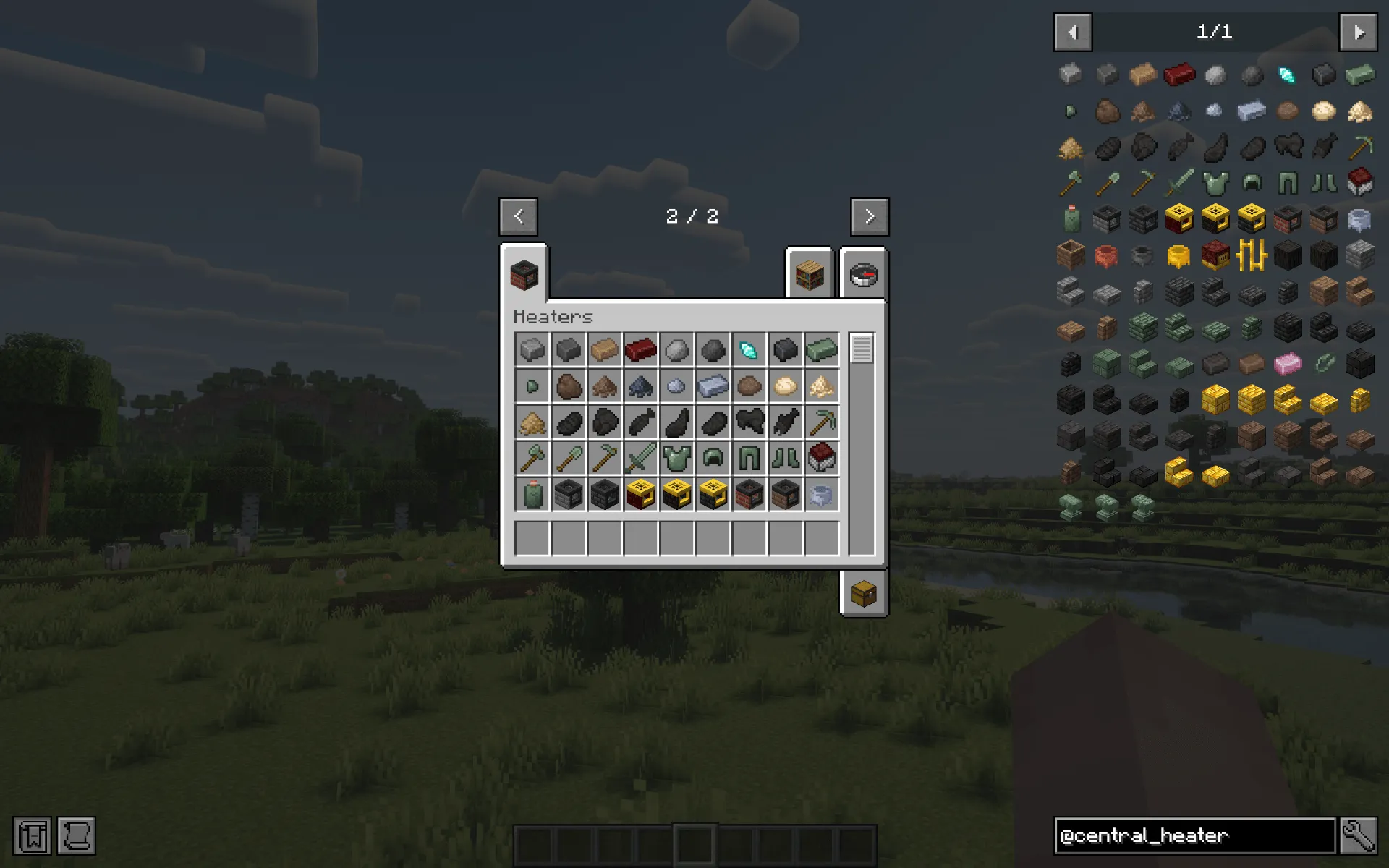Click the turtle shell helmet in the grid
The image size is (1389, 868).
point(713,457)
